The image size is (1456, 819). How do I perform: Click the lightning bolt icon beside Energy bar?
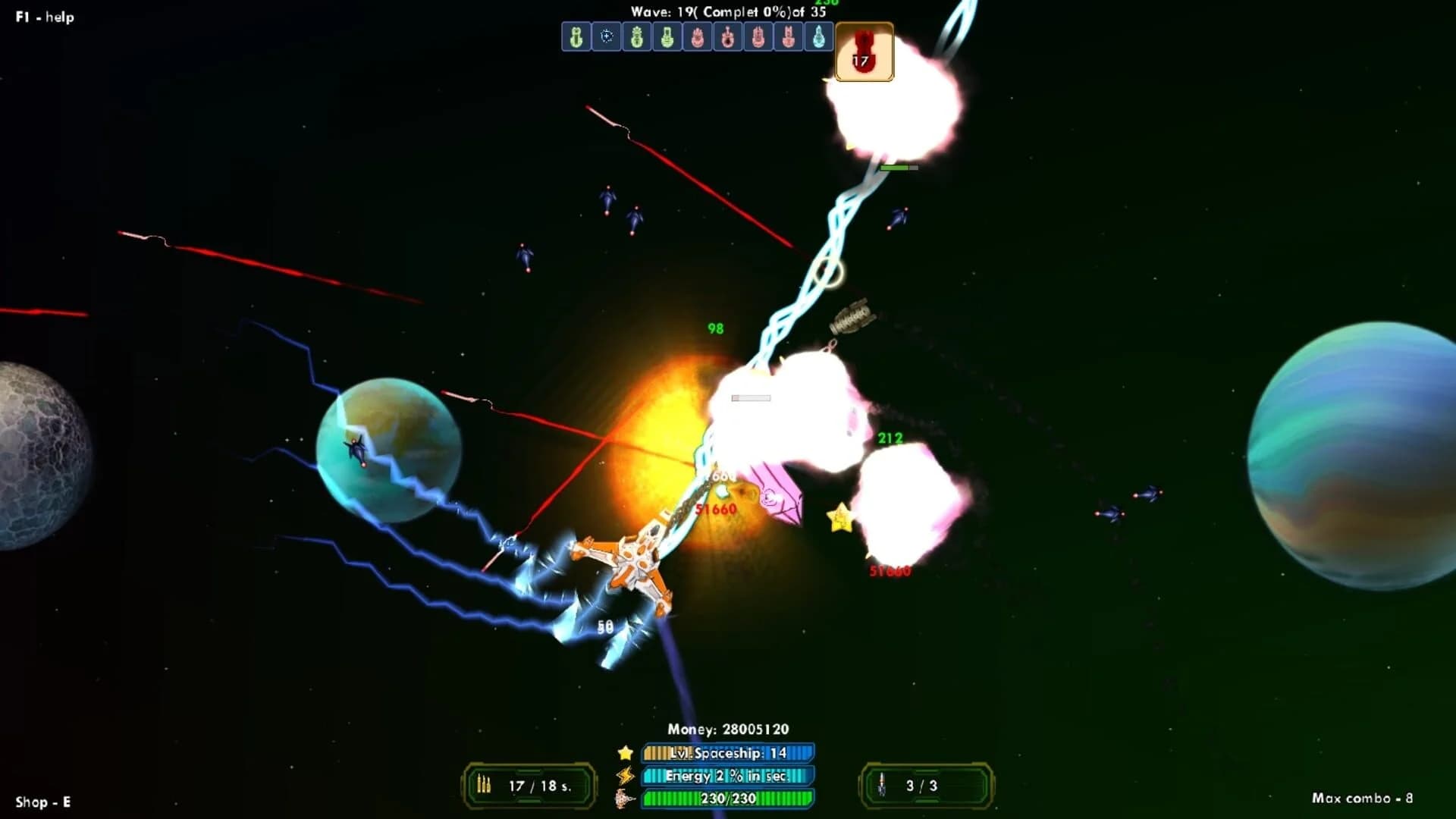click(x=623, y=777)
